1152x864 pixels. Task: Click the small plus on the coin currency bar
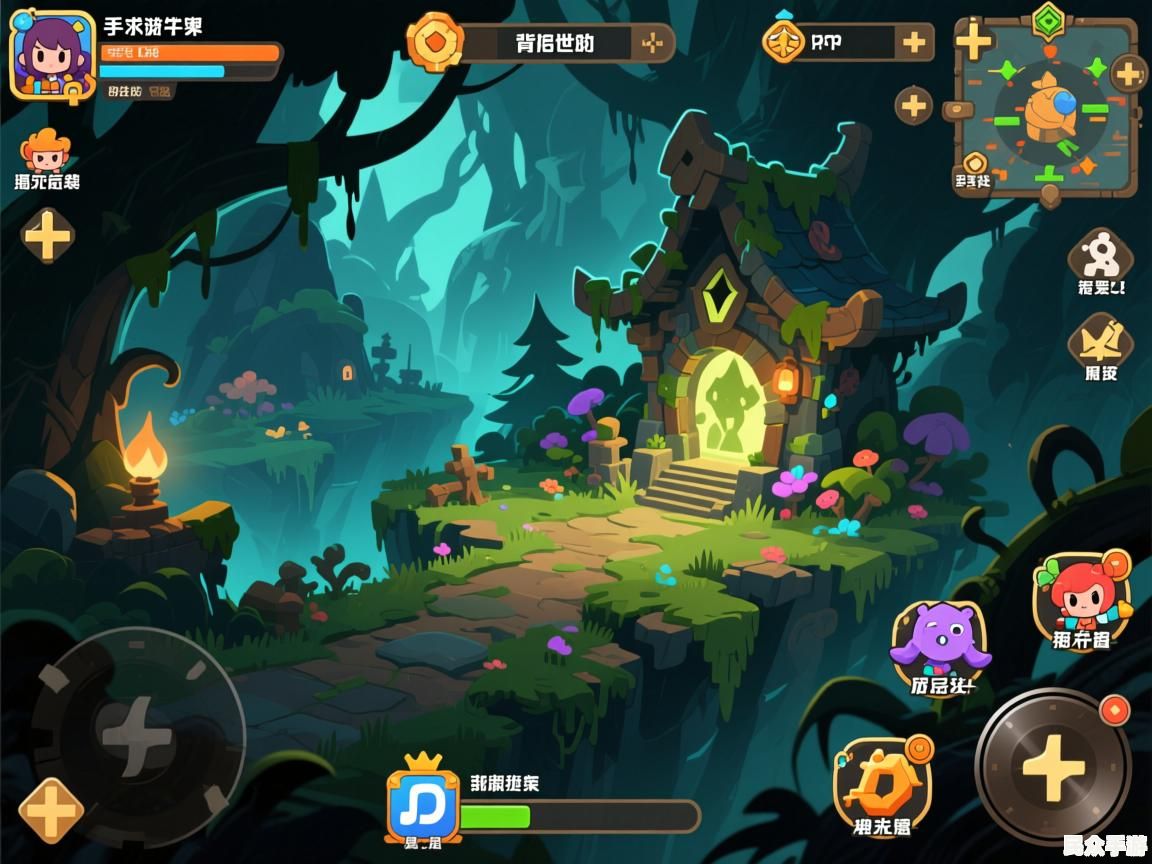(652, 43)
